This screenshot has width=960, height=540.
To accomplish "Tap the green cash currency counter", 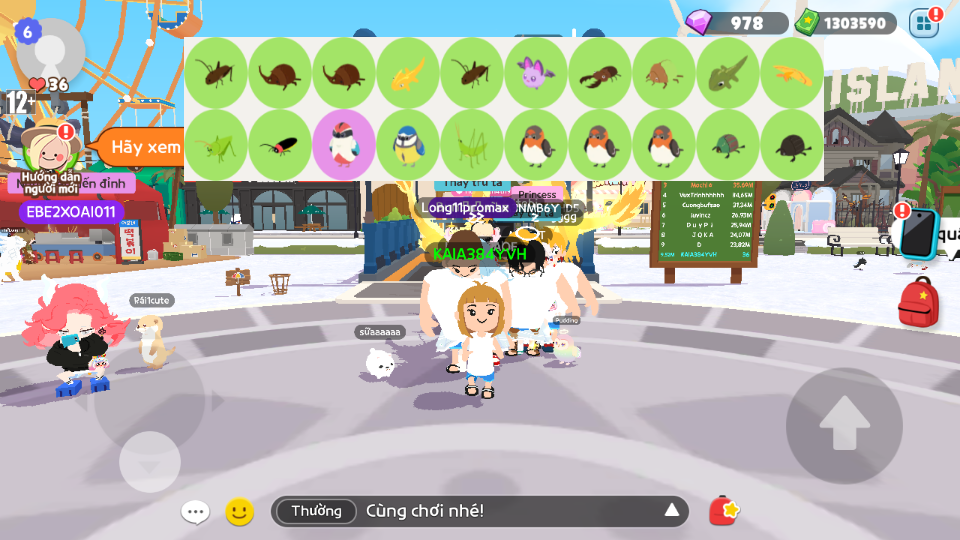I will point(843,22).
